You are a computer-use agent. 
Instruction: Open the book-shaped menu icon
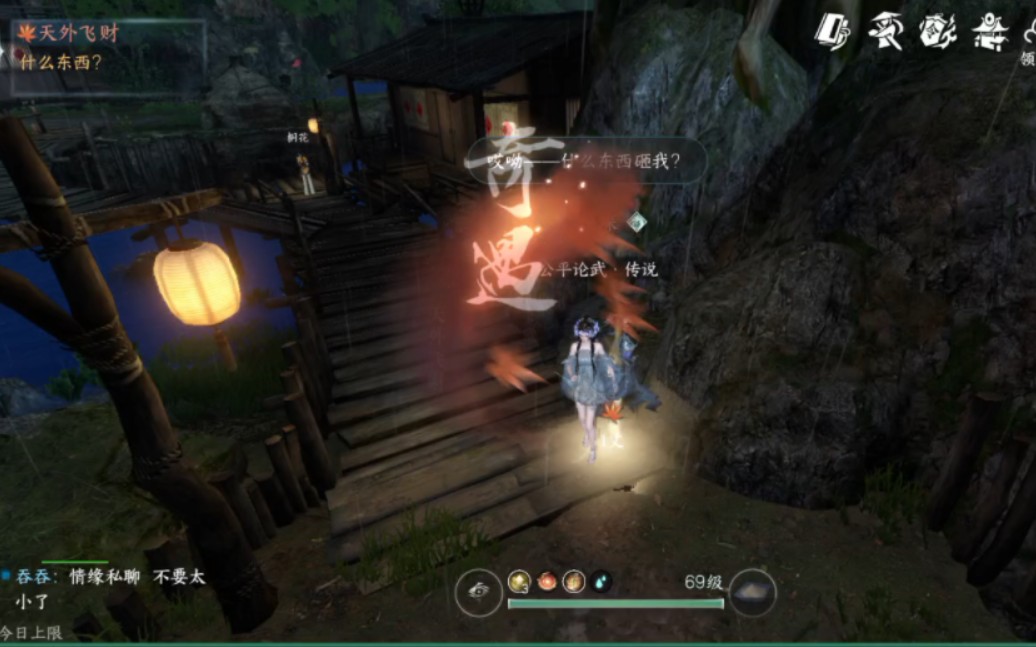(x=832, y=31)
